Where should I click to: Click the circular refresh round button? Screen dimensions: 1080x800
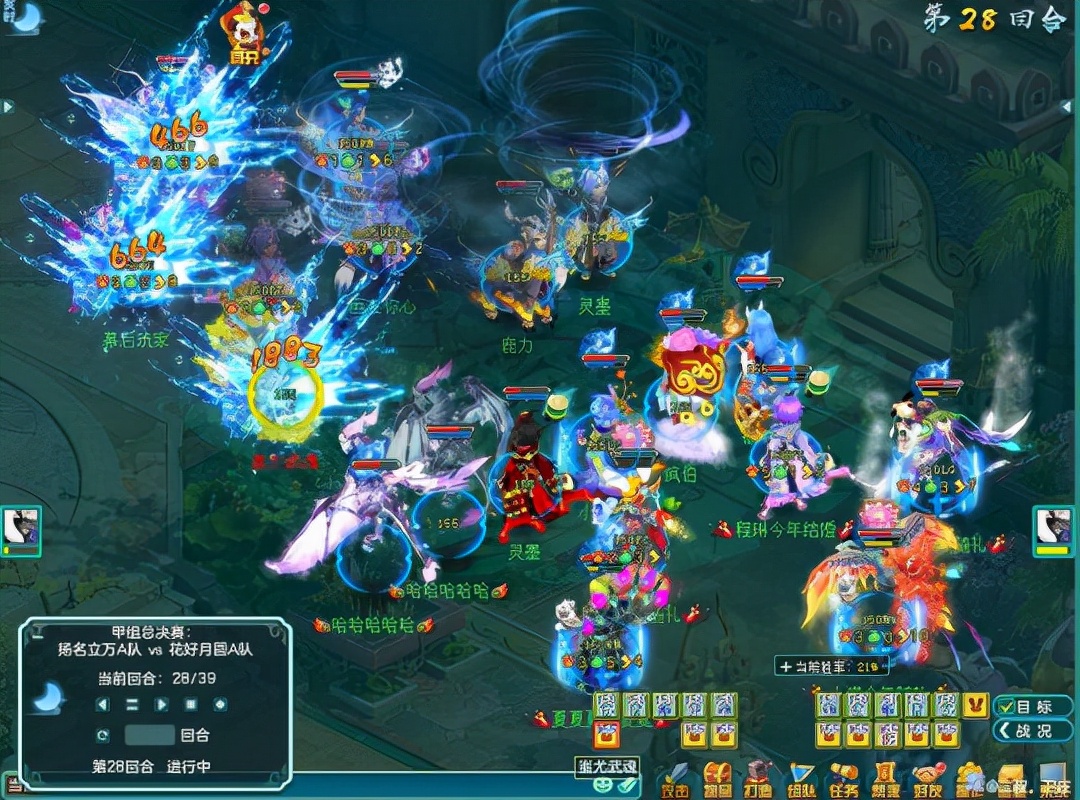coord(102,735)
